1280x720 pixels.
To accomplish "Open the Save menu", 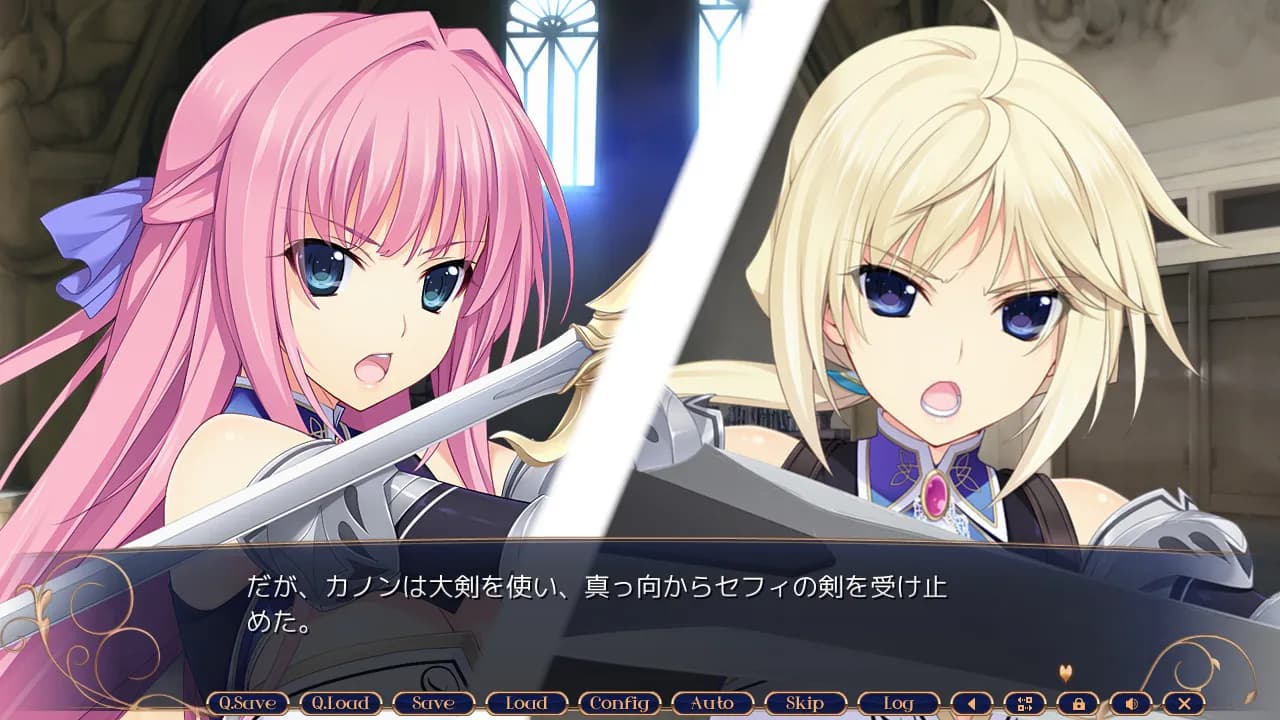I will click(434, 703).
